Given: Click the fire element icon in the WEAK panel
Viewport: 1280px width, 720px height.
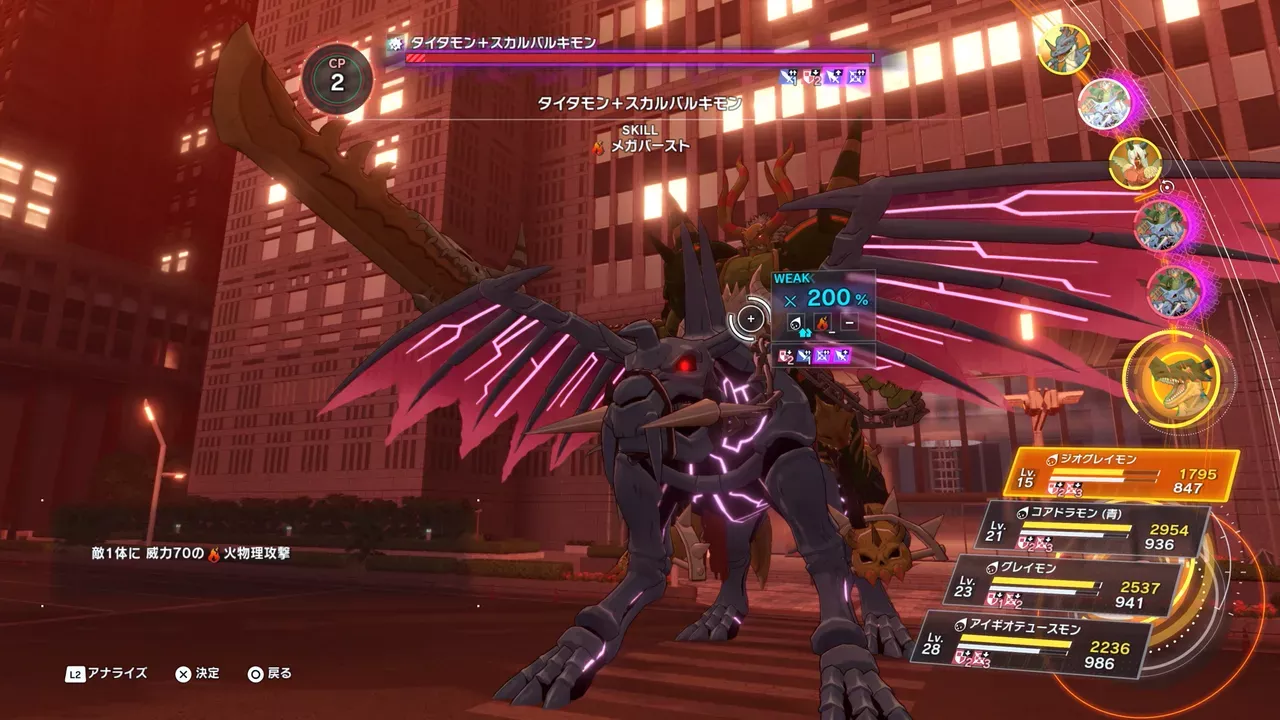Looking at the screenshot, I should (823, 323).
